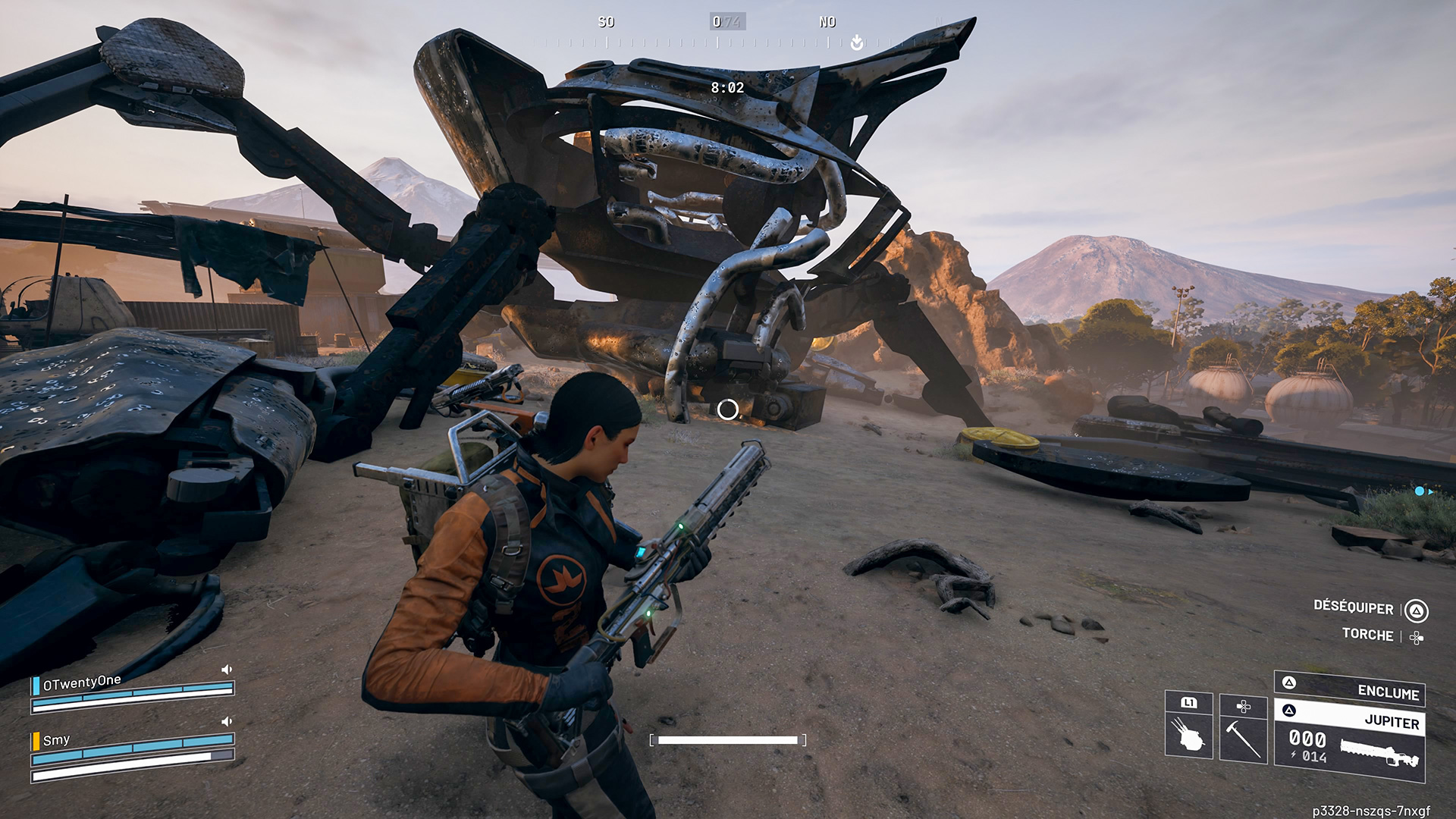This screenshot has width=1456, height=819.
Task: Choose the pickaxe tool slot
Action: point(1243,729)
